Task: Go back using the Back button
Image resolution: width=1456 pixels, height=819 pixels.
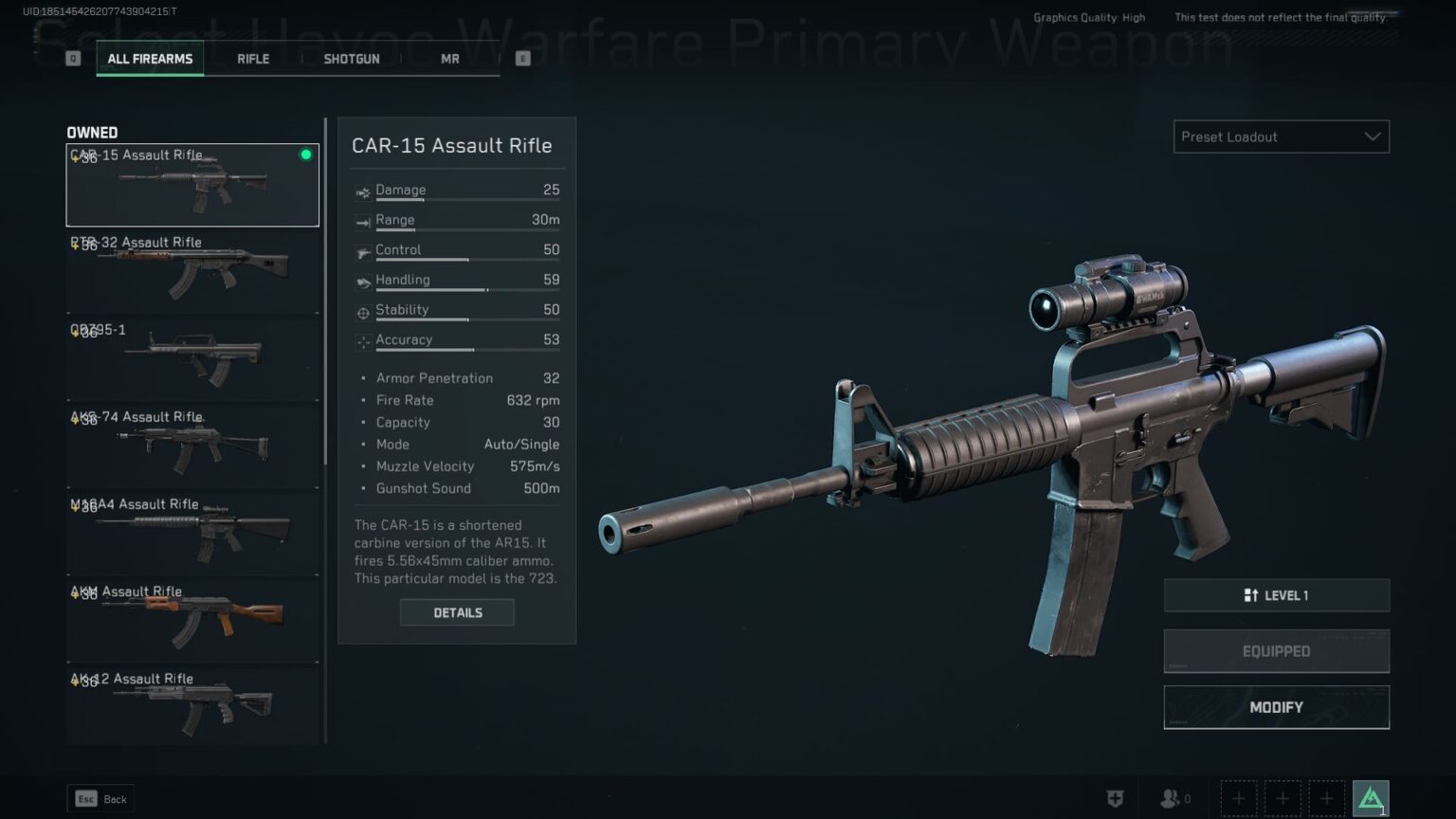Action: pyautogui.click(x=100, y=799)
